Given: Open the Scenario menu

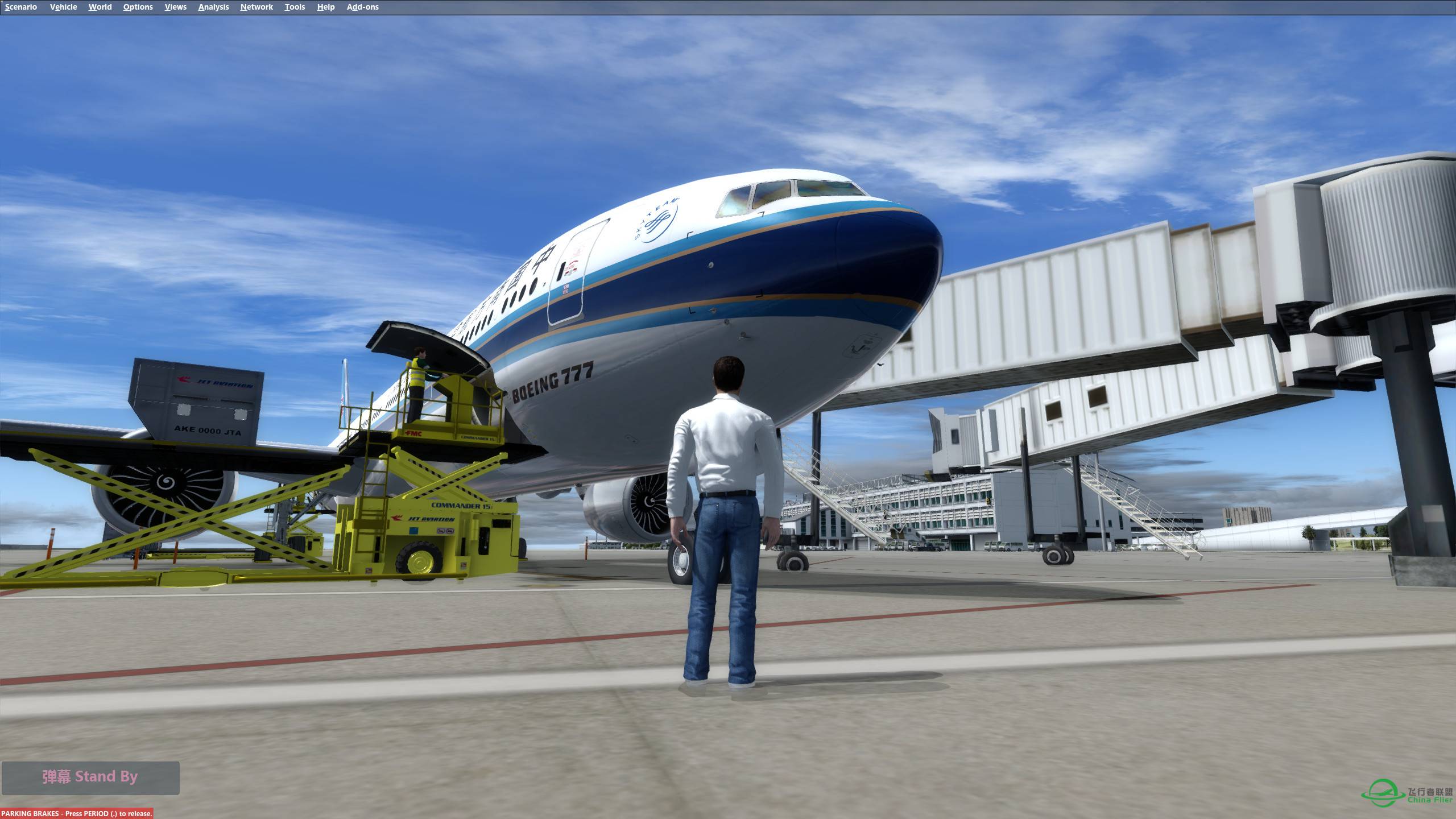Looking at the screenshot, I should pyautogui.click(x=20, y=7).
